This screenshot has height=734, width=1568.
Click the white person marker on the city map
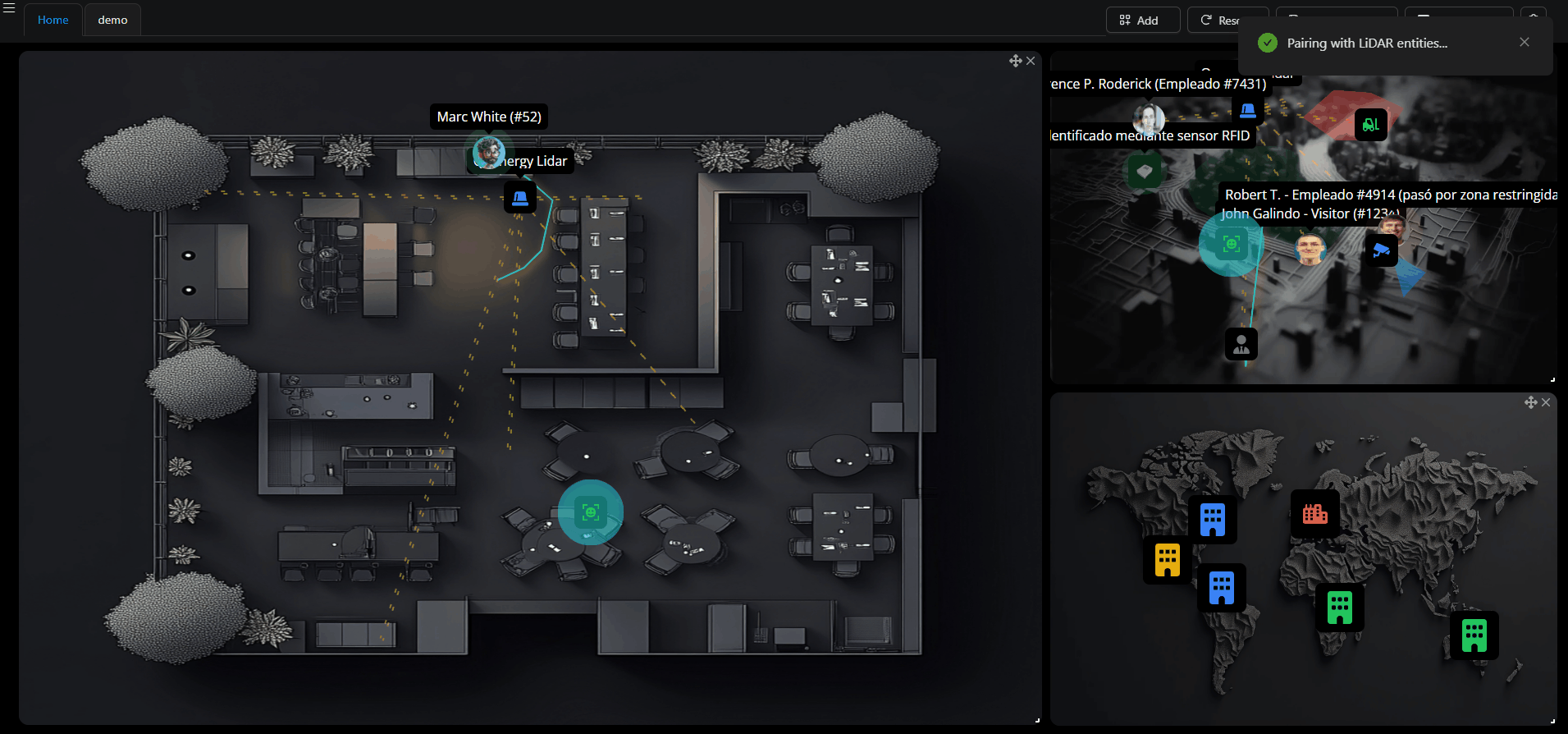point(1241,344)
